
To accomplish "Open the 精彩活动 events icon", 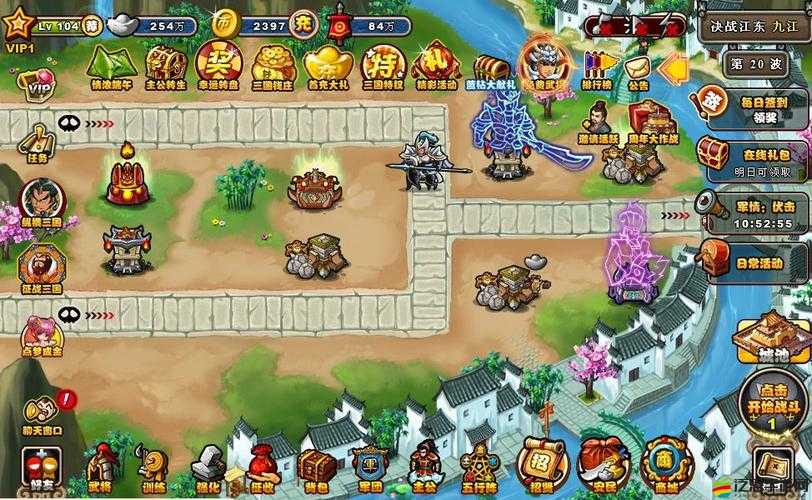I will [436, 64].
